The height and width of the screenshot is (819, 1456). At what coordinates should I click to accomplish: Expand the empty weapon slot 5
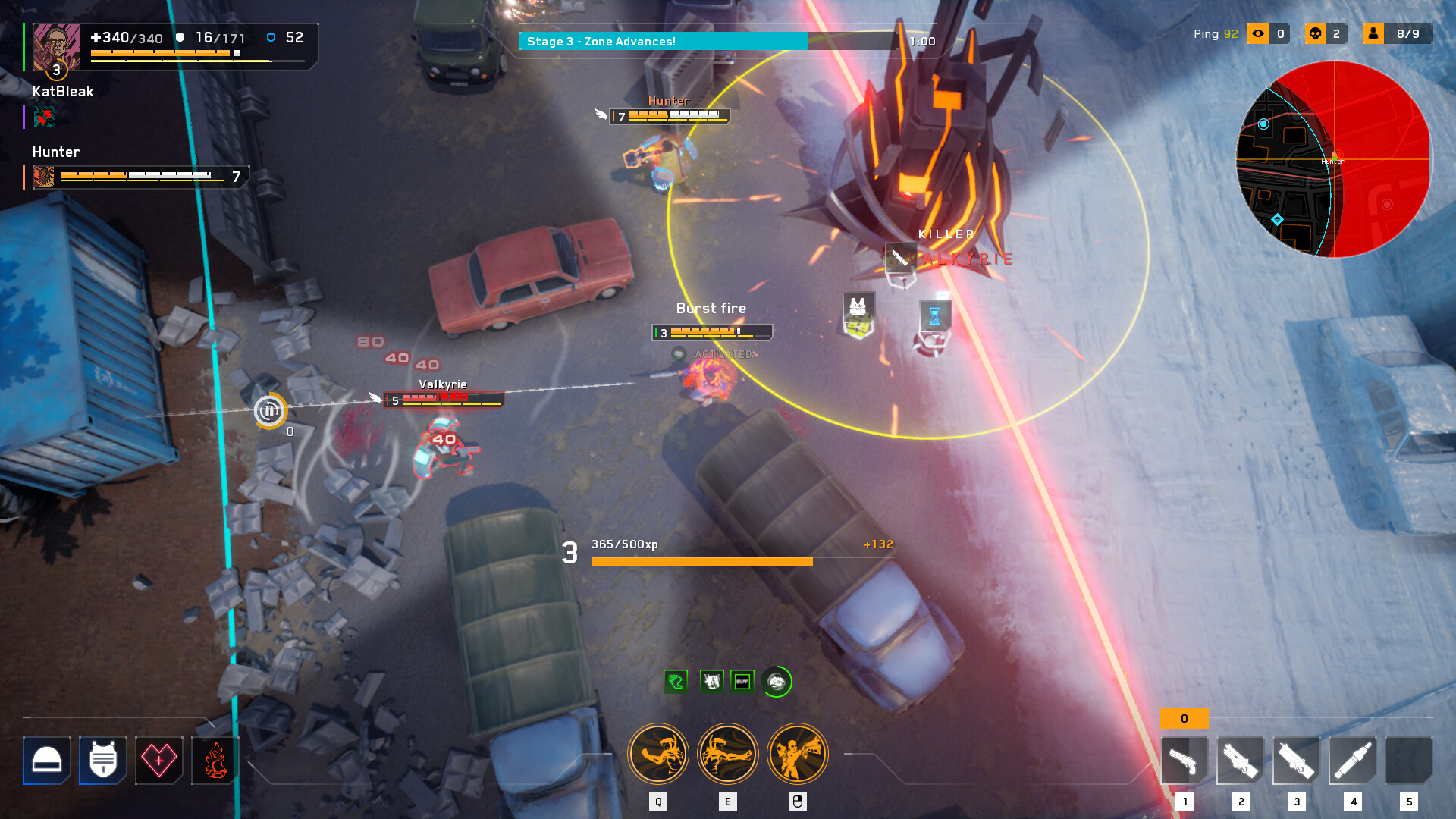coord(1410,762)
